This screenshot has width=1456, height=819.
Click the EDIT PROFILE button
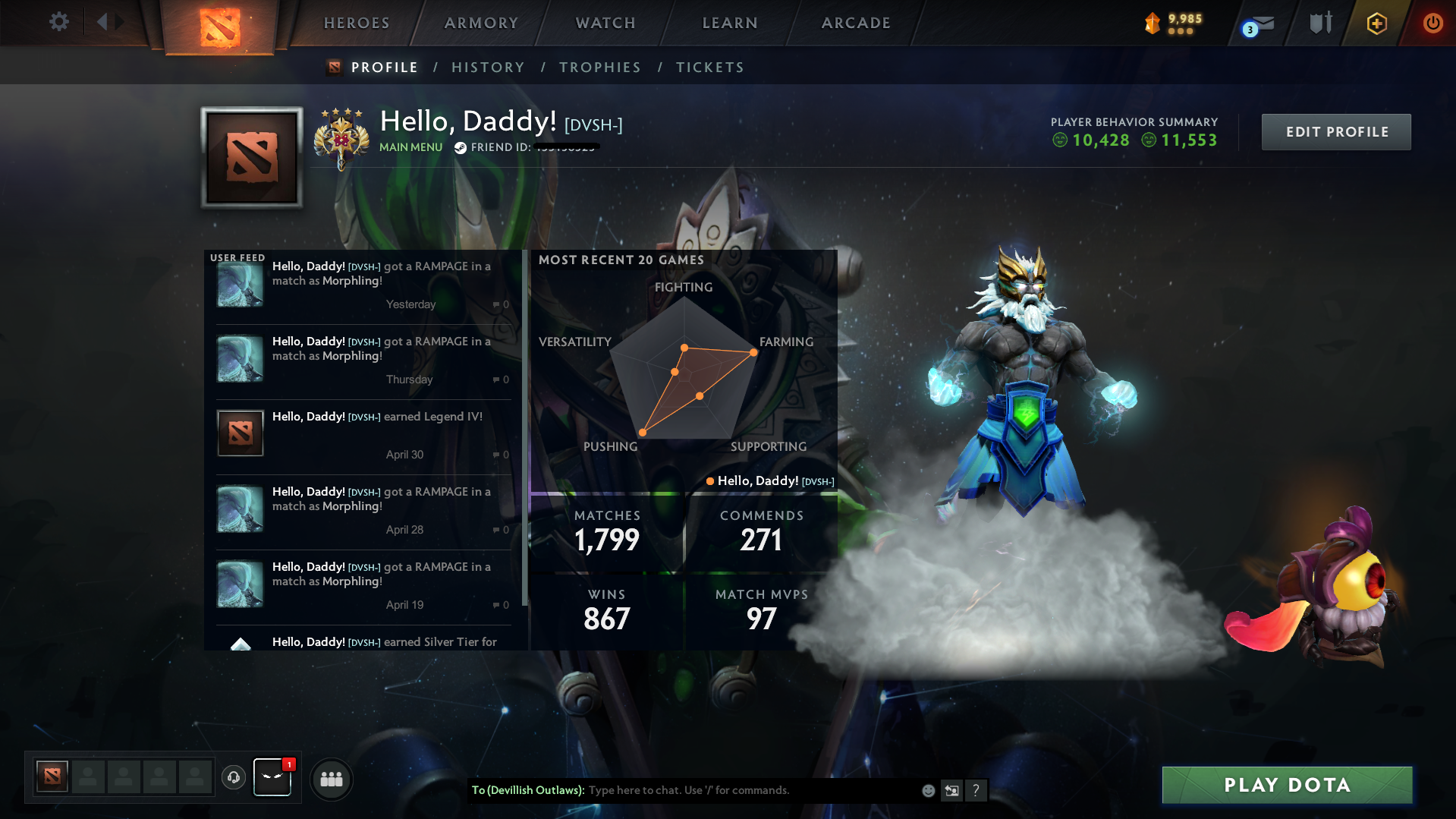1335,131
